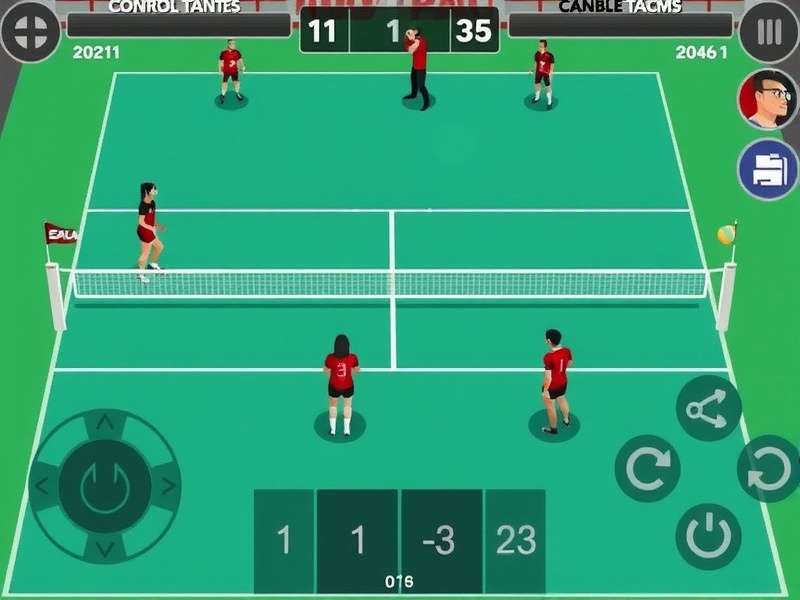Open the player avatar portrait

[x=768, y=99]
